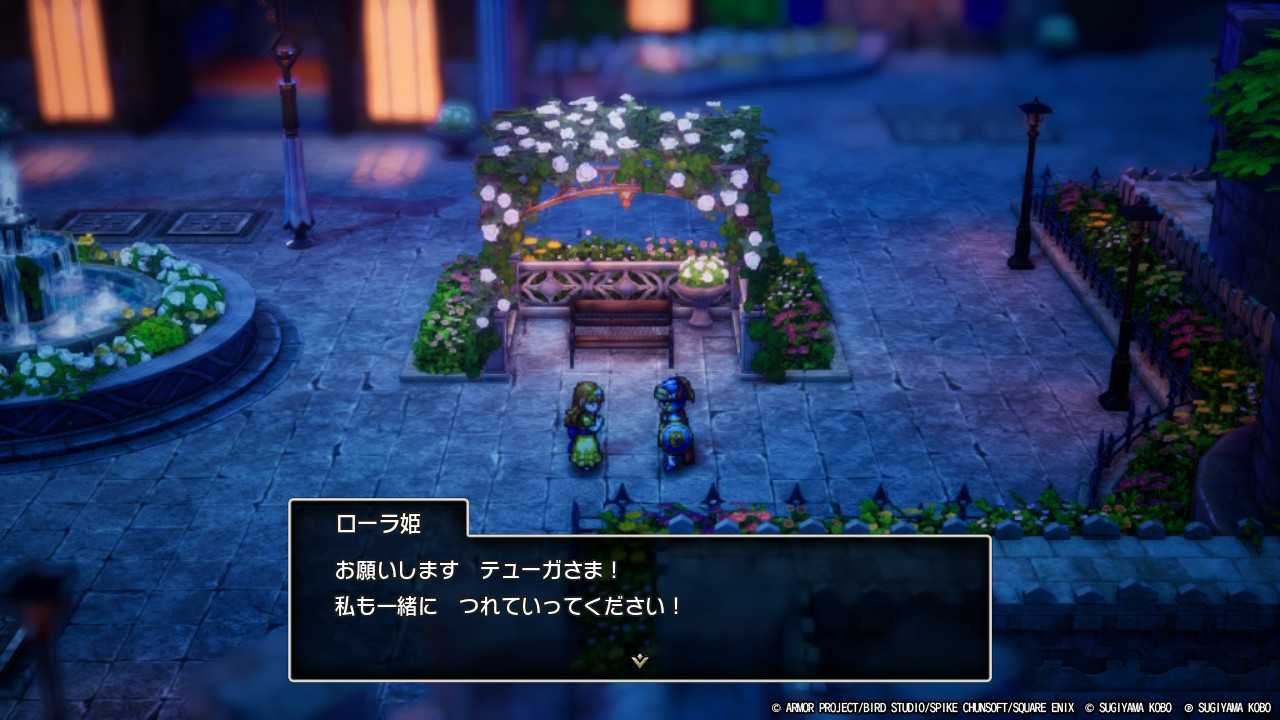Select the hero character with the blue shield
The image size is (1280, 720).
point(672,420)
